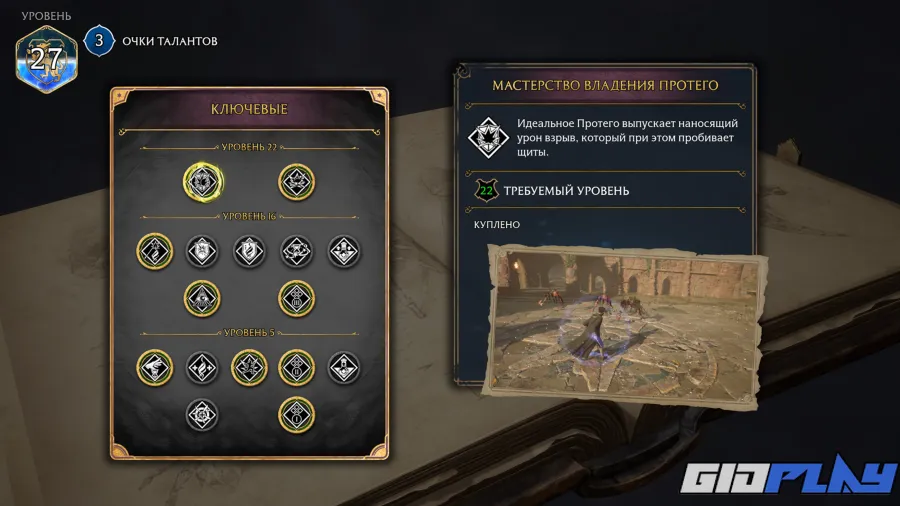
Task: Choose the eye-in-pyramid talent icon
Action: click(203, 297)
